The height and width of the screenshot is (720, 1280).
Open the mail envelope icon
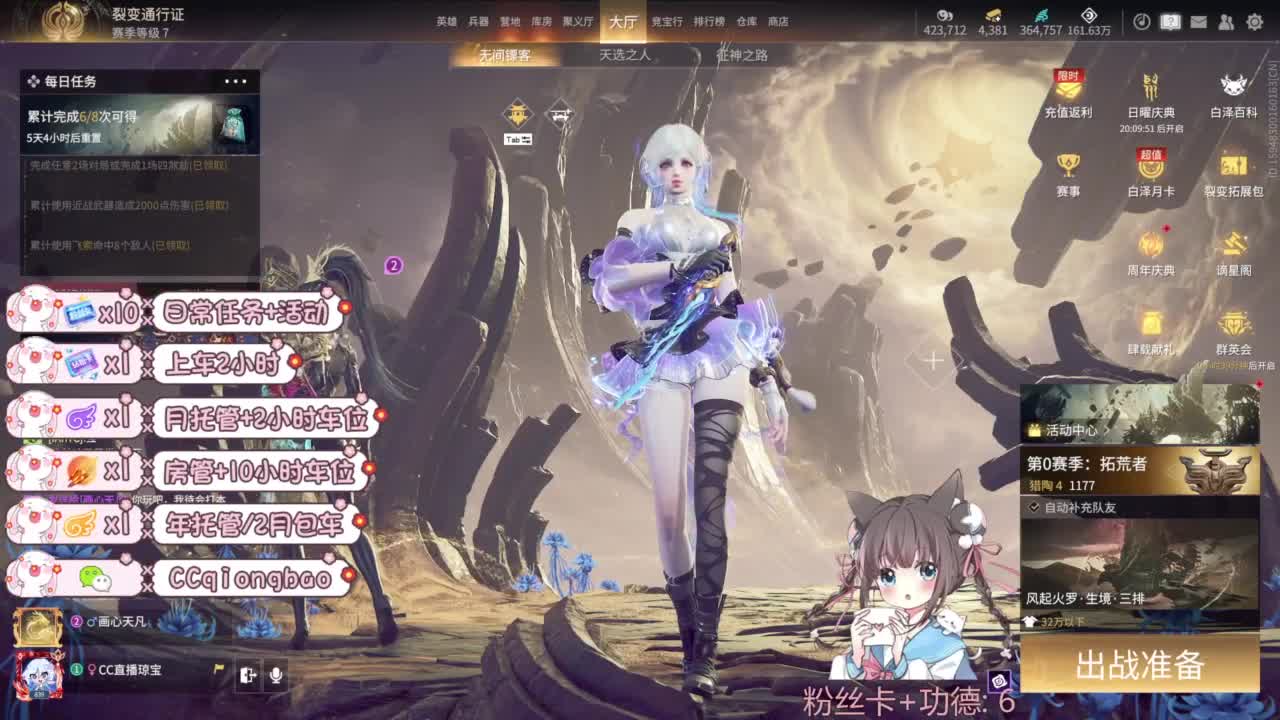(x=1201, y=20)
